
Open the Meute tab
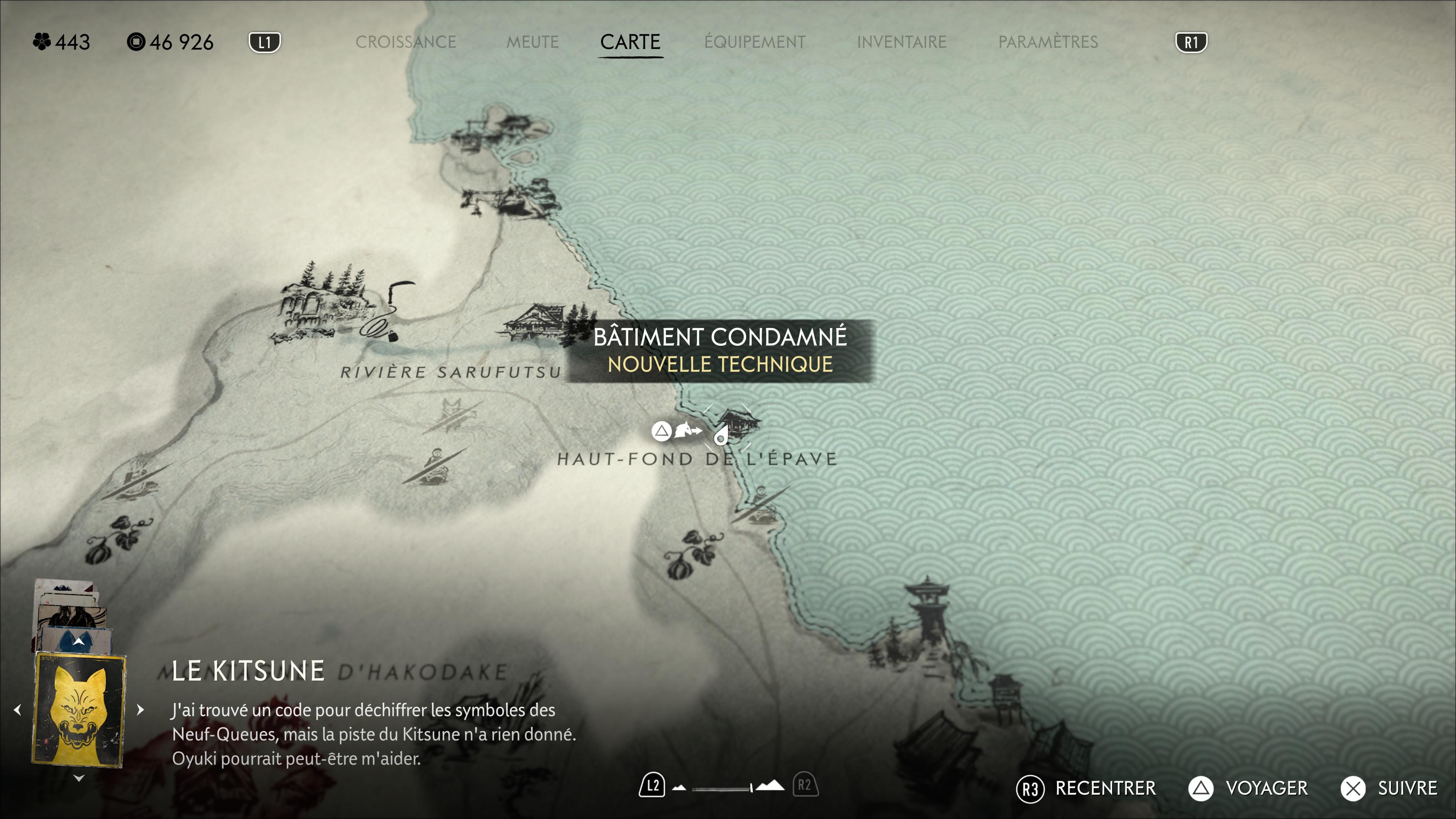[x=532, y=42]
